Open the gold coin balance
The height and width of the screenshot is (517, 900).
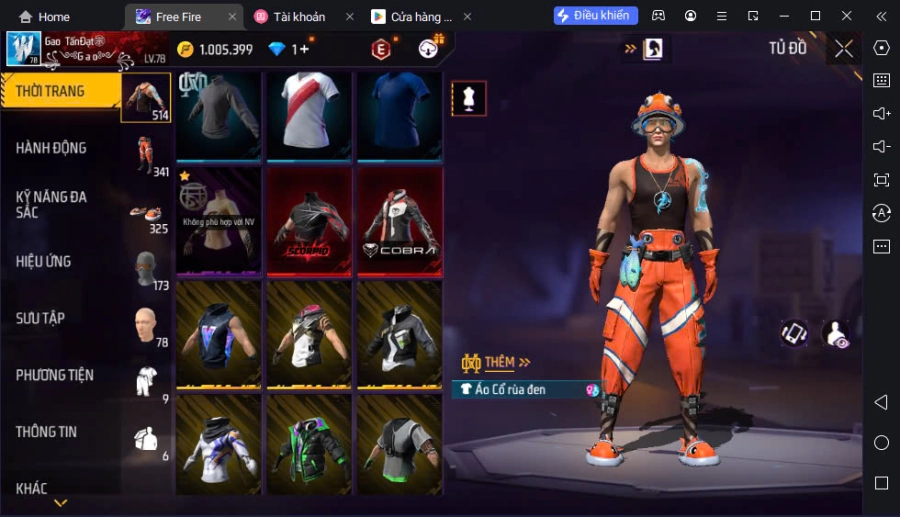pos(215,49)
